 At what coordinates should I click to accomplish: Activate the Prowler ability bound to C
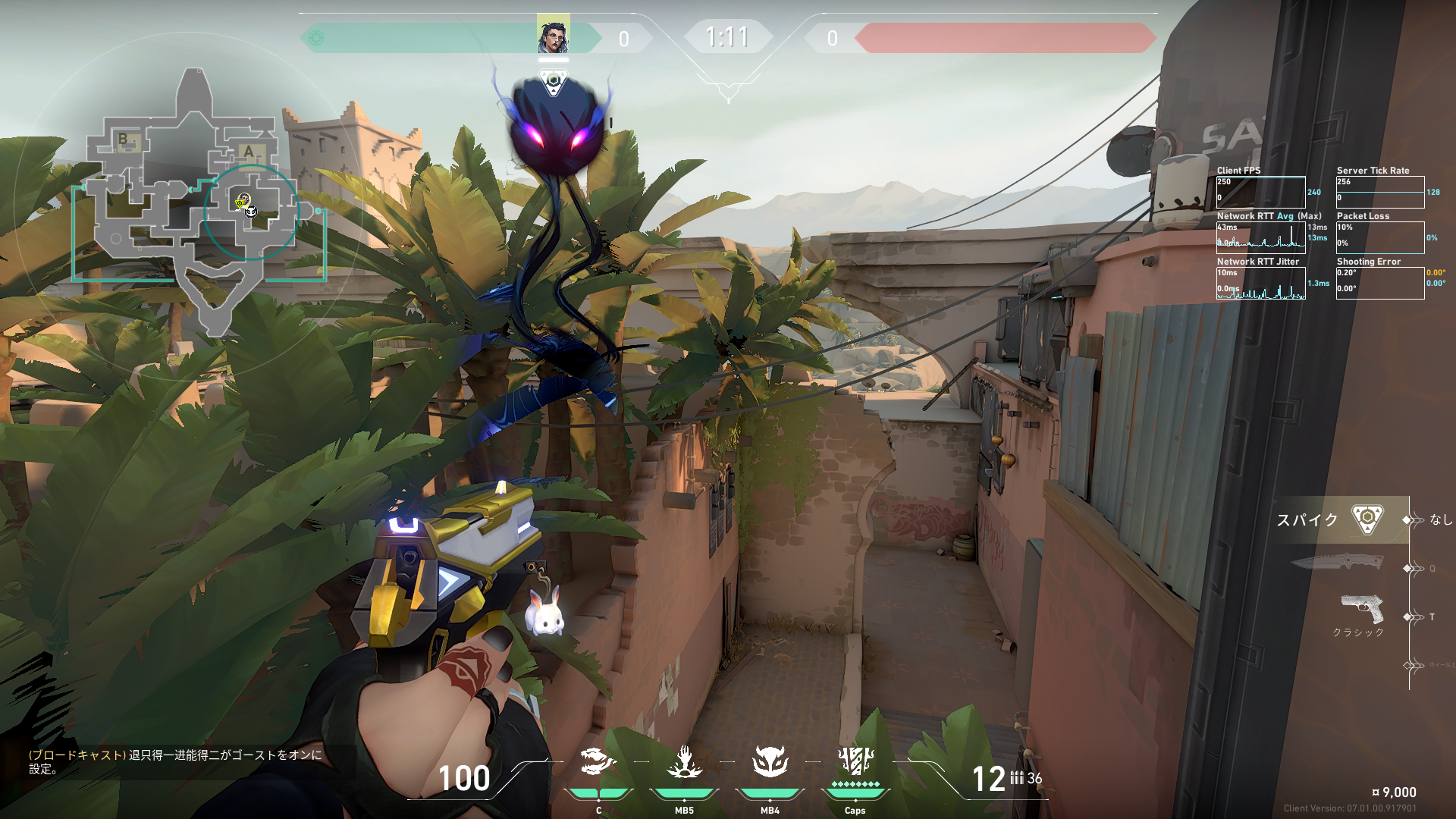(598, 763)
